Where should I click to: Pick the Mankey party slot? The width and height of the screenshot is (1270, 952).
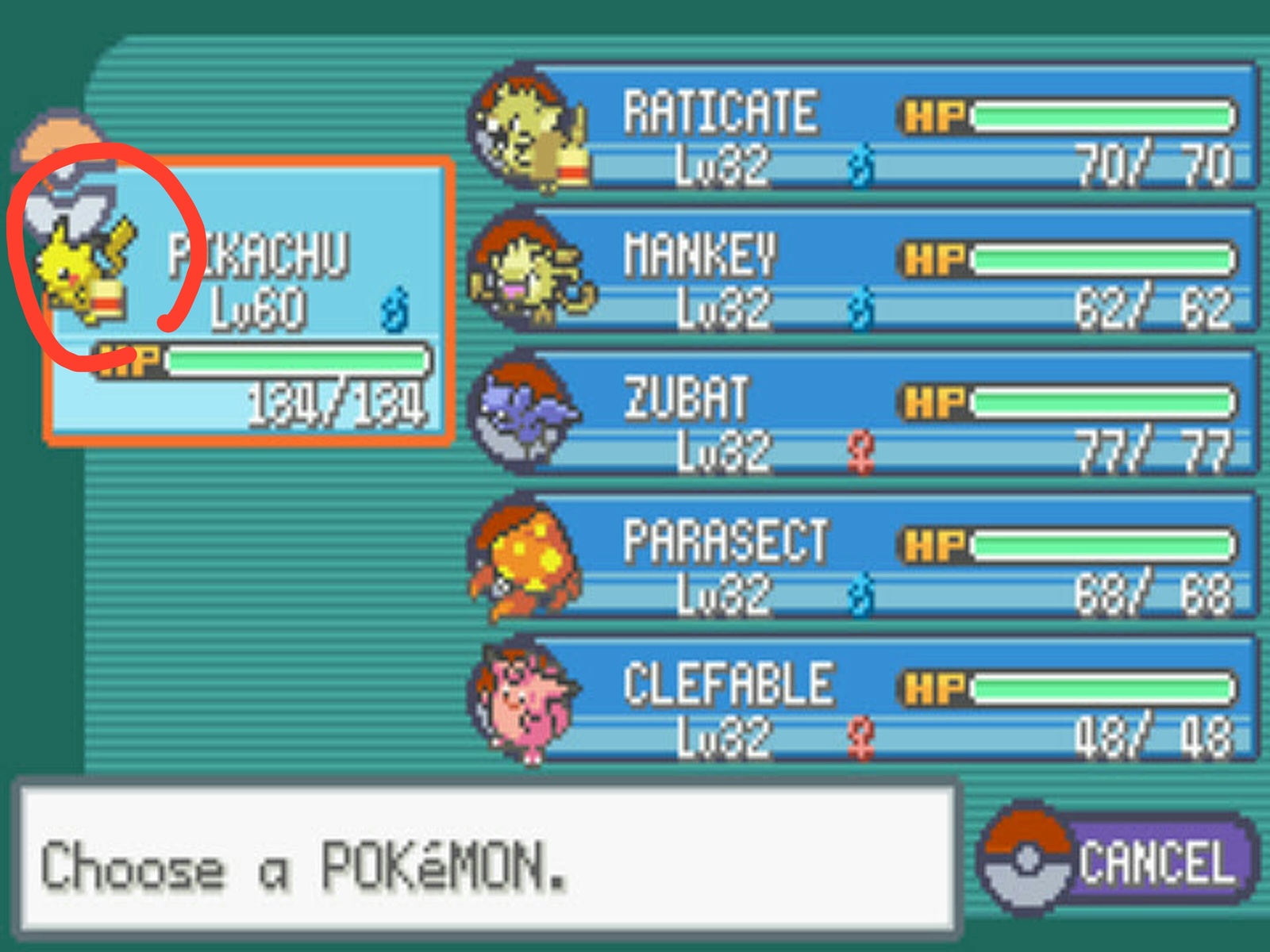click(x=865, y=270)
